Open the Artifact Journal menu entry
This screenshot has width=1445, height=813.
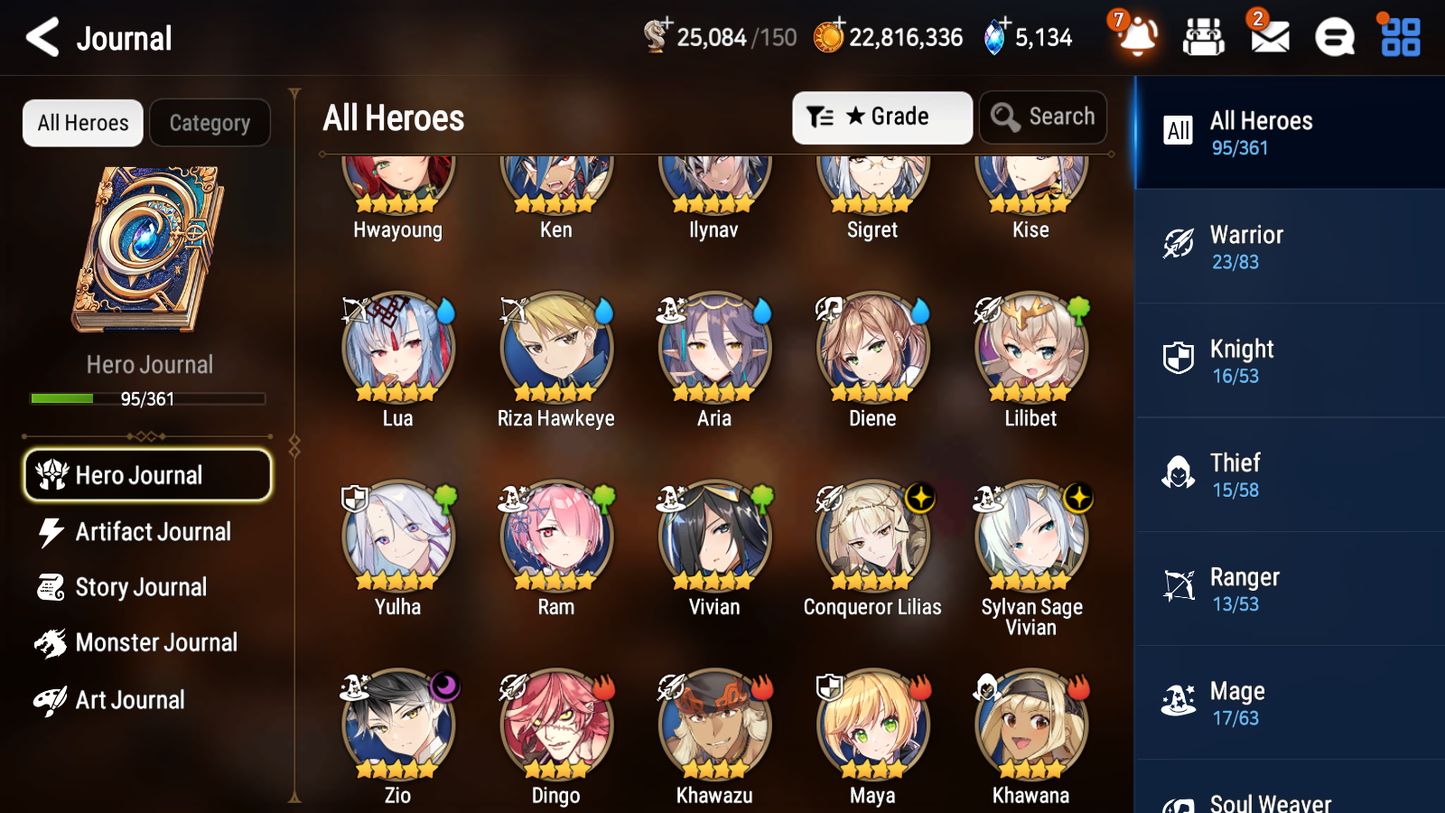(154, 532)
